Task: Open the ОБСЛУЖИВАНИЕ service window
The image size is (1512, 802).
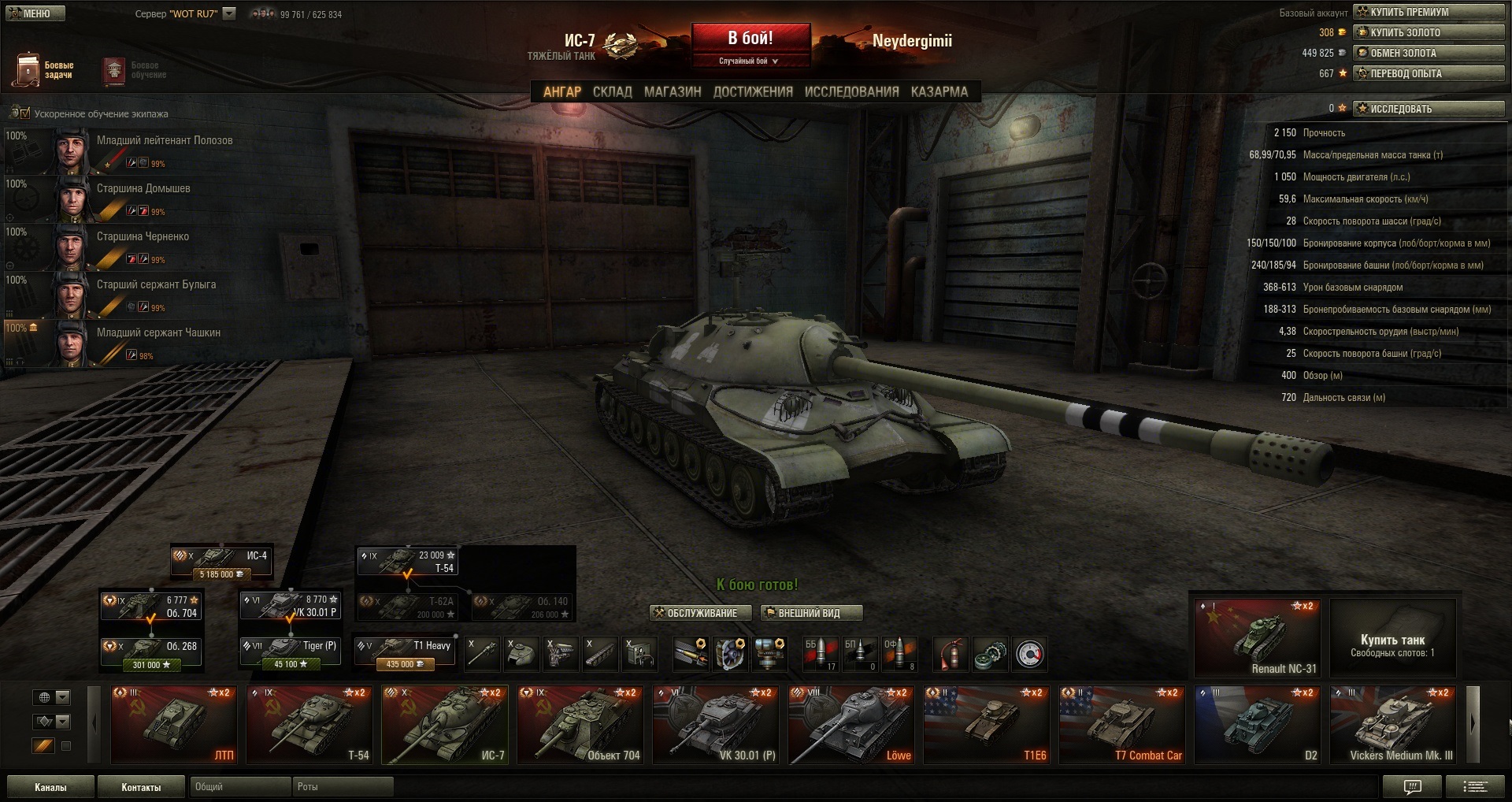Action: click(x=695, y=613)
